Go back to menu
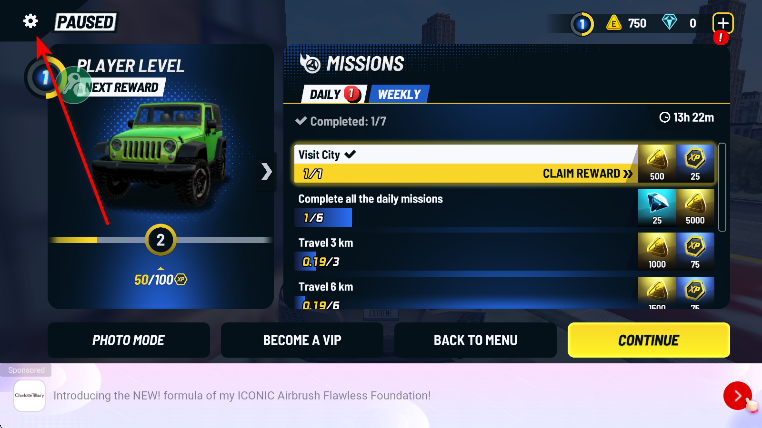This screenshot has height=428, width=762. 475,340
